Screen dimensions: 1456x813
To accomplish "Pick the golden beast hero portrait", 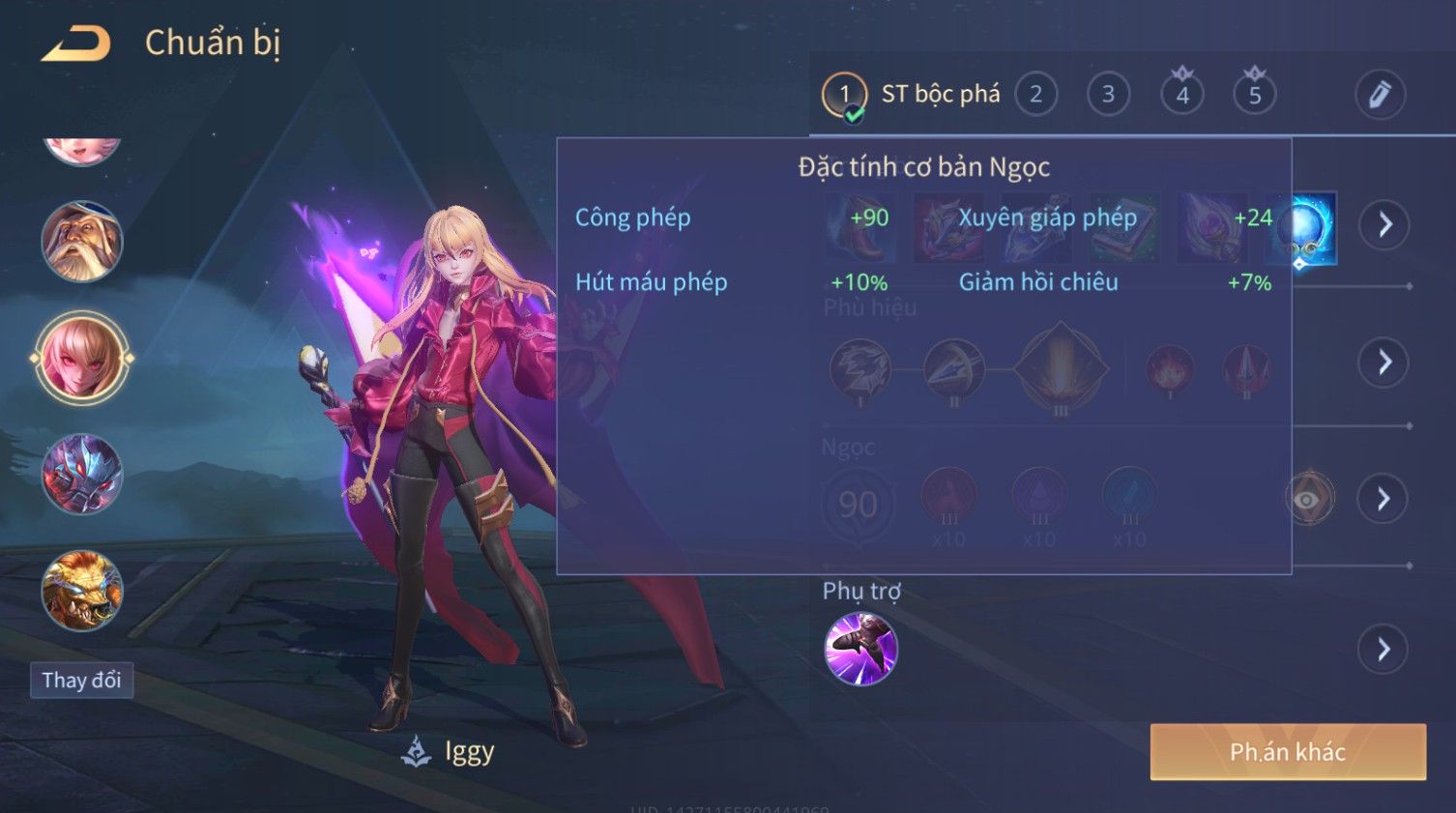I will click(x=82, y=590).
